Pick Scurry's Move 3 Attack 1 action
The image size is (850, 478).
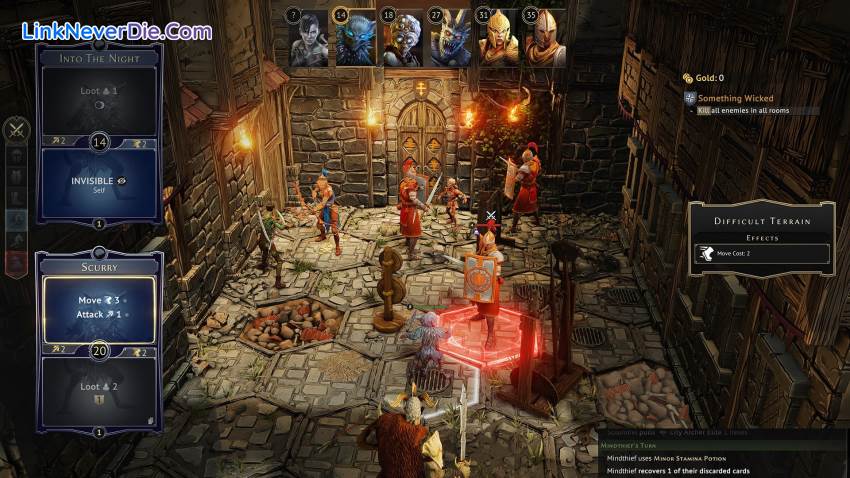[x=98, y=307]
